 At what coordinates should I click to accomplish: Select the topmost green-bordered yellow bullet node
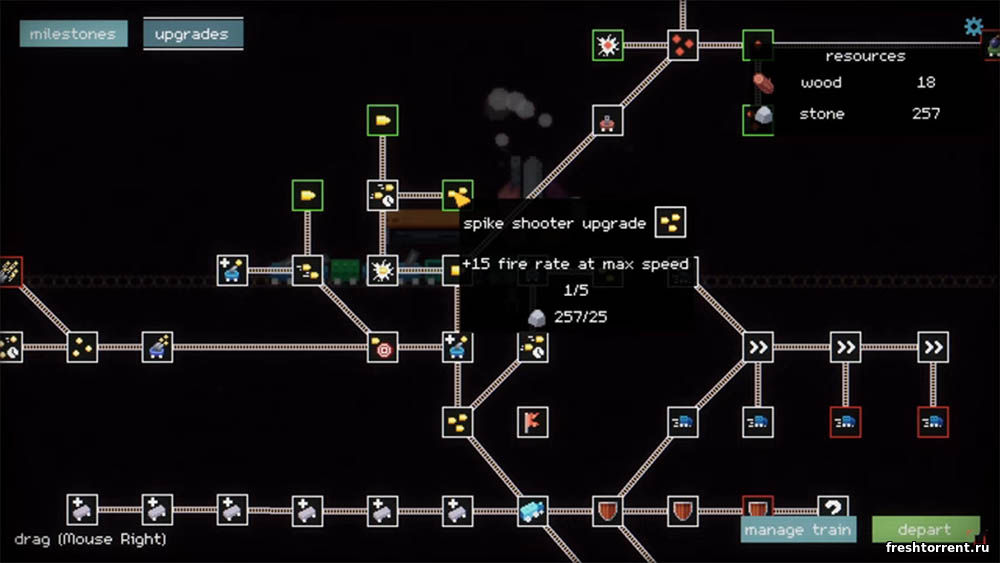[x=382, y=121]
